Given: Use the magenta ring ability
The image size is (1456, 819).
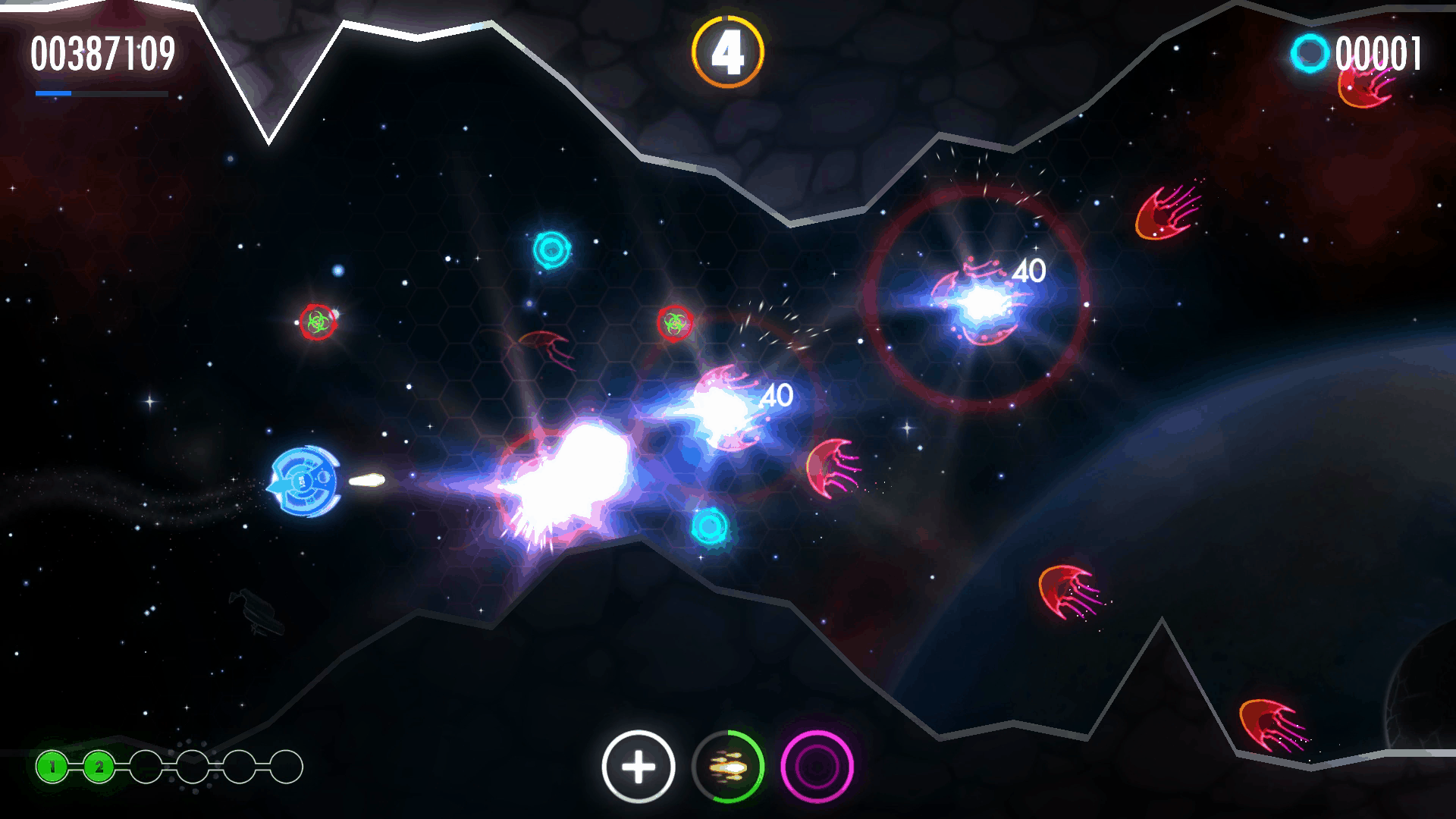Looking at the screenshot, I should (817, 767).
